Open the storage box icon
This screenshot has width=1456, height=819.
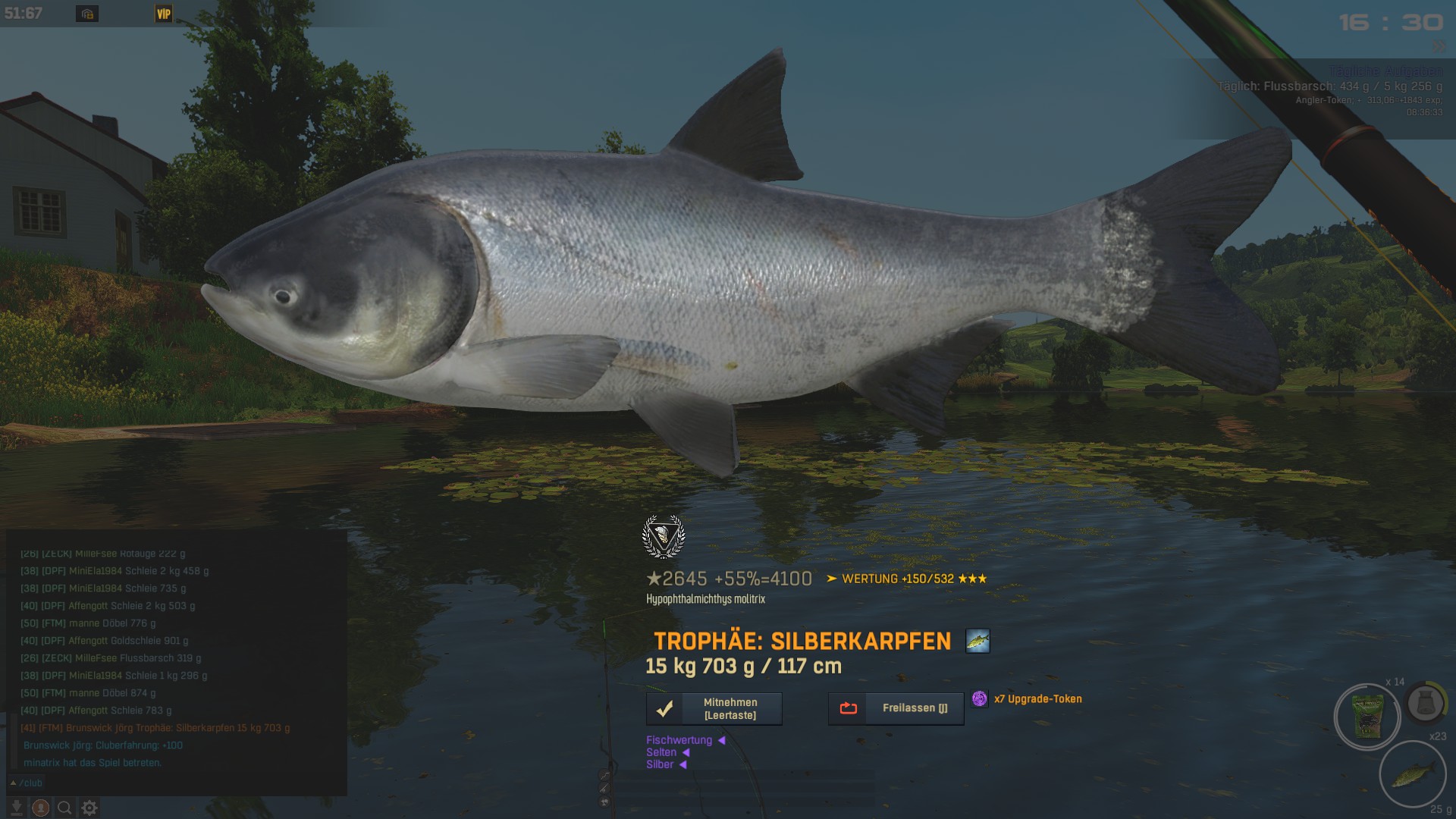pos(87,14)
